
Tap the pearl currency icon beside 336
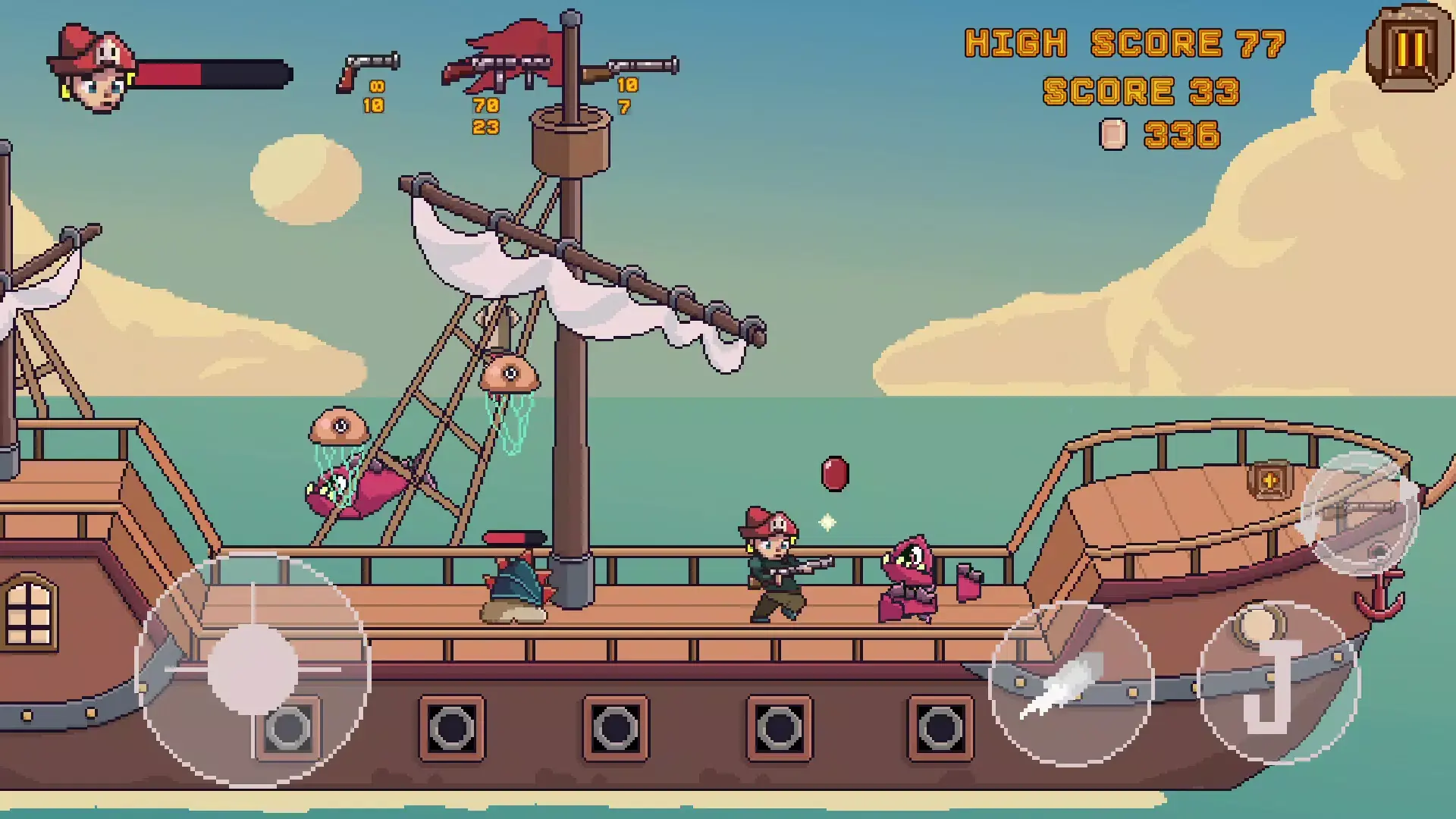click(x=1112, y=133)
